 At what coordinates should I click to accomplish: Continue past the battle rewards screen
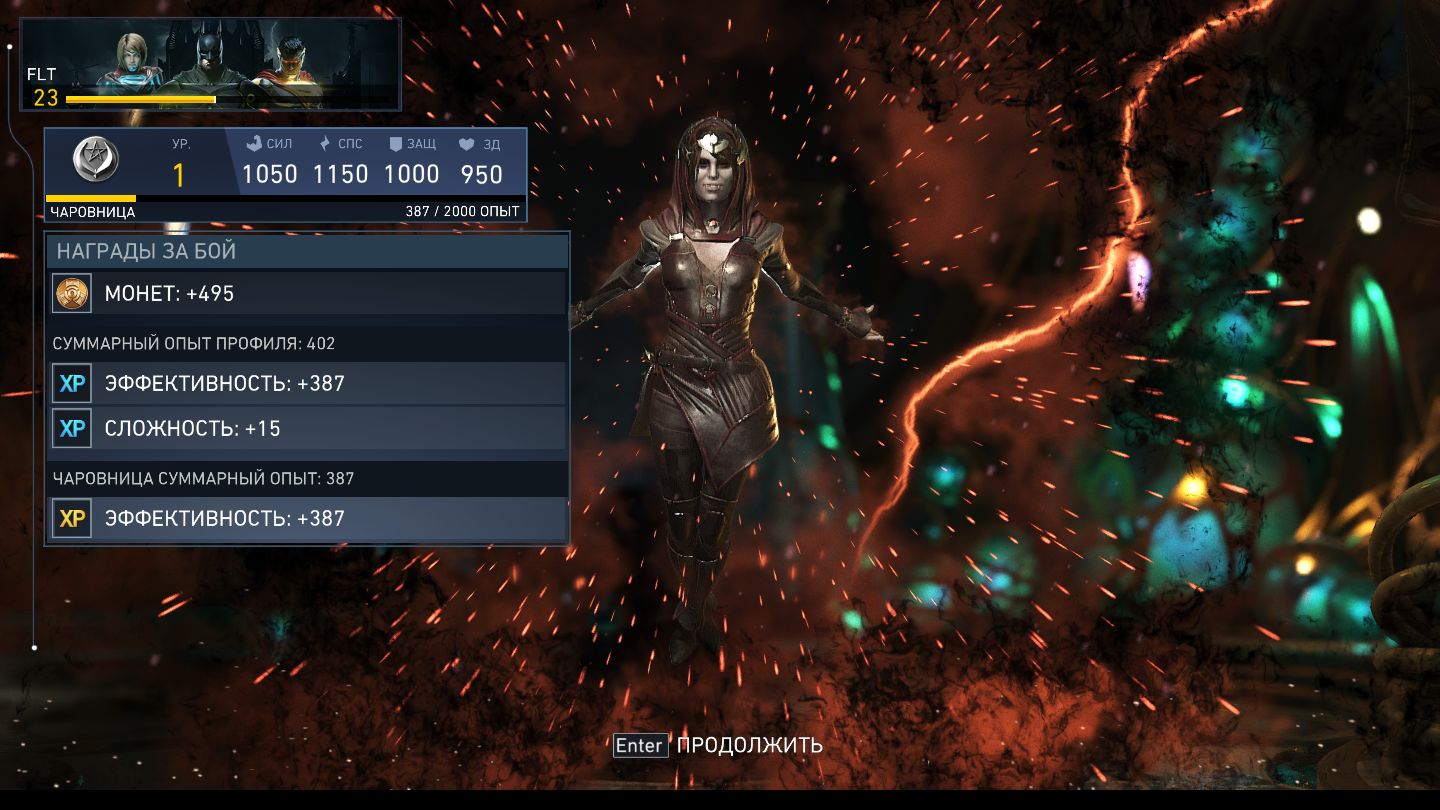pos(717,745)
